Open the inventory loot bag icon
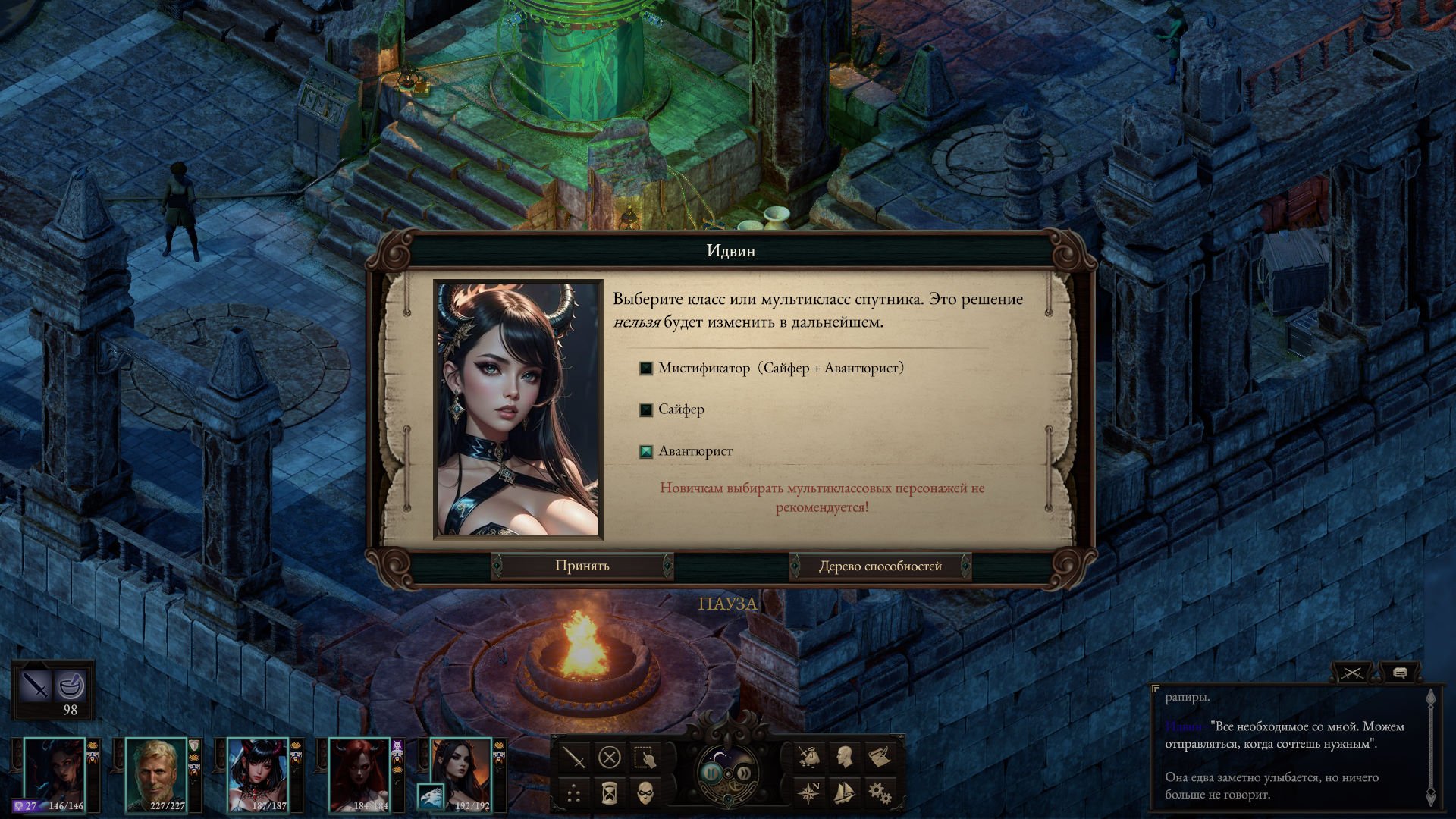Screen dimensions: 1456x819 [809, 756]
